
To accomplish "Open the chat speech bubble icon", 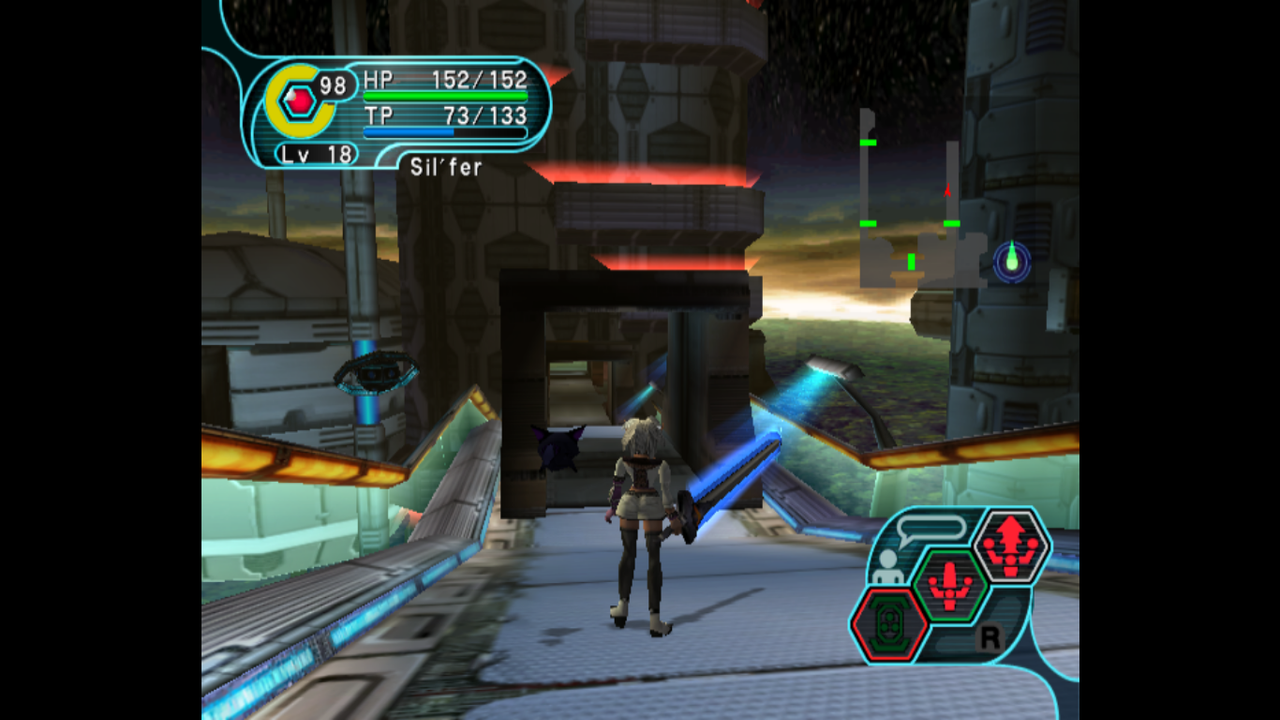I will coord(931,528).
